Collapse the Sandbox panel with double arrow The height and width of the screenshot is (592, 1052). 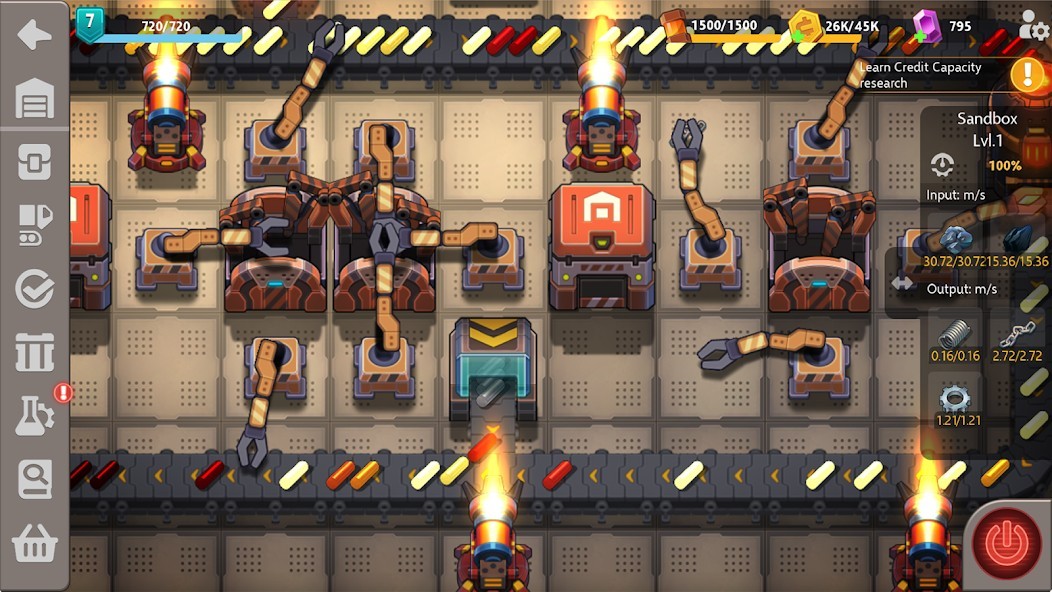pos(902,283)
